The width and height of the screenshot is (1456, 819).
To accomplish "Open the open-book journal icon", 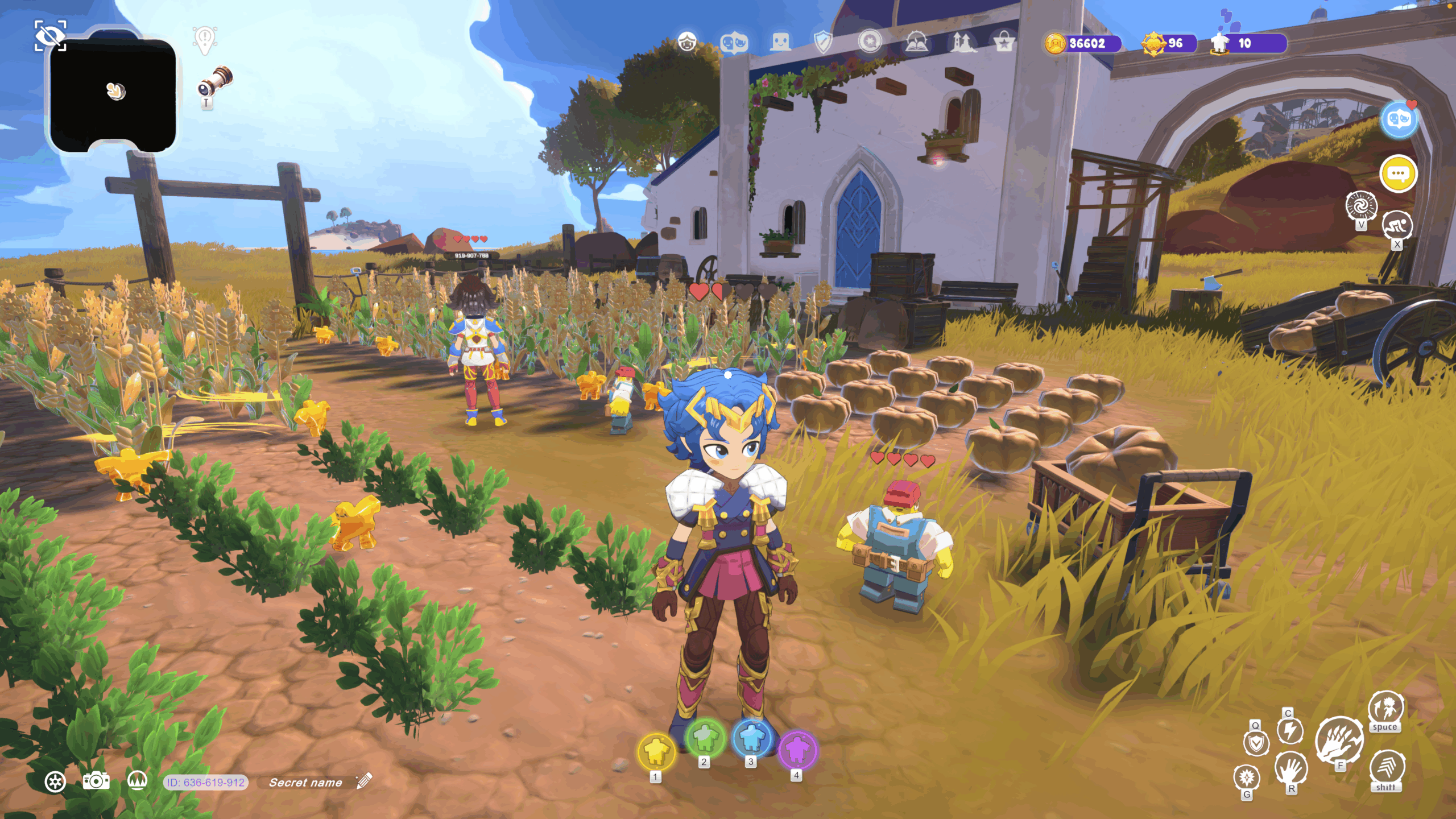I will coord(916,42).
